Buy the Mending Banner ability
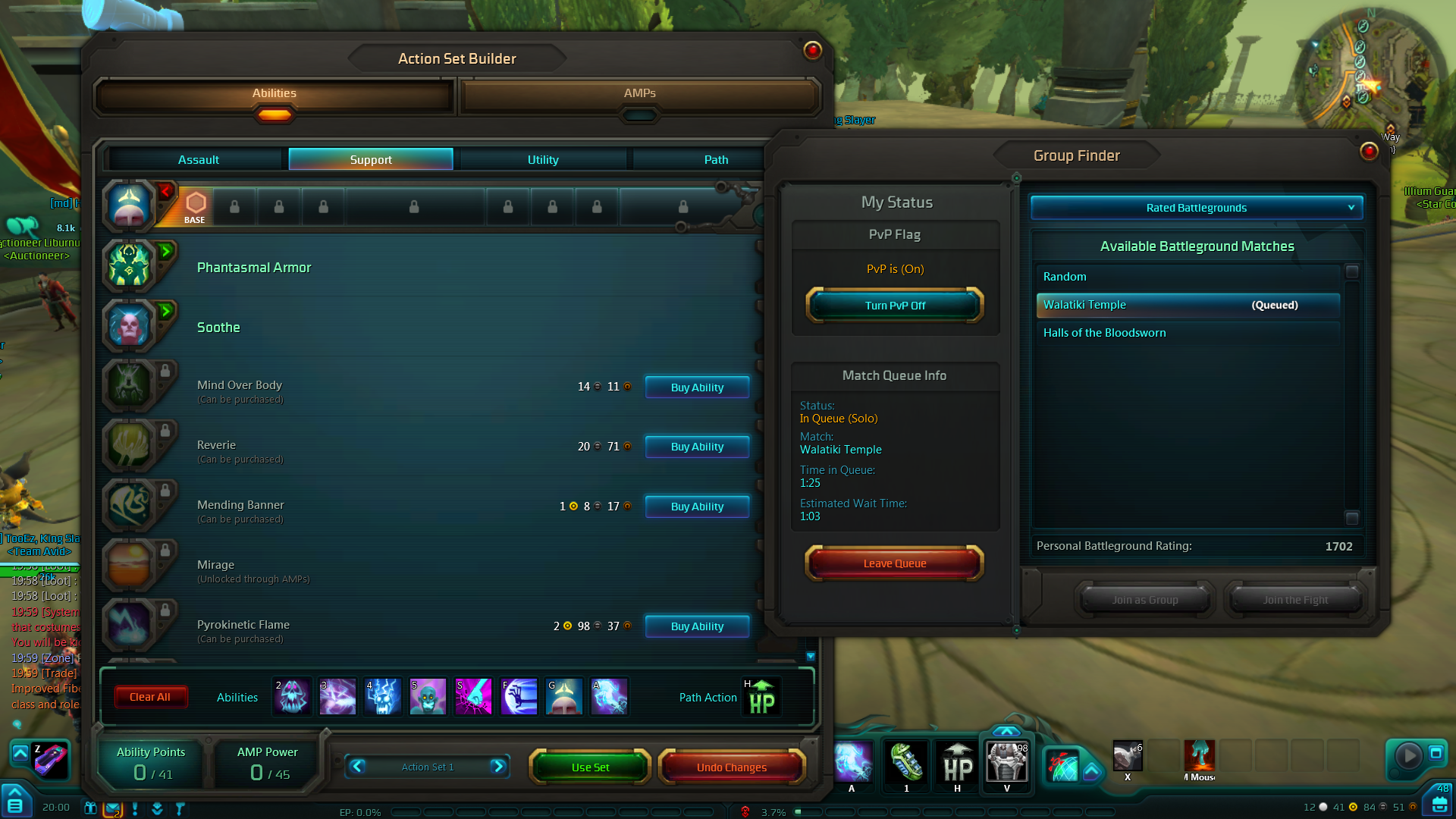This screenshot has width=1456, height=819. coord(697,507)
